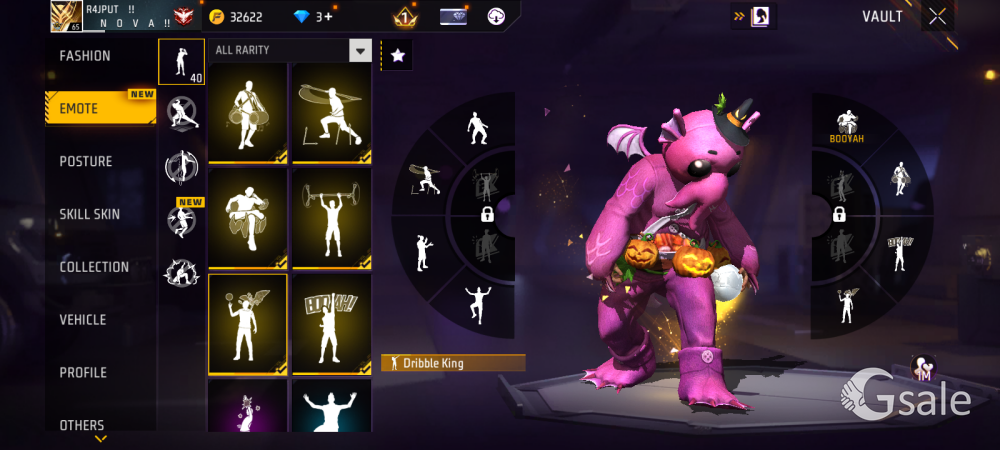This screenshot has width=1000, height=450.
Task: Select the weightlifting barbell emote
Action: [x=330, y=218]
